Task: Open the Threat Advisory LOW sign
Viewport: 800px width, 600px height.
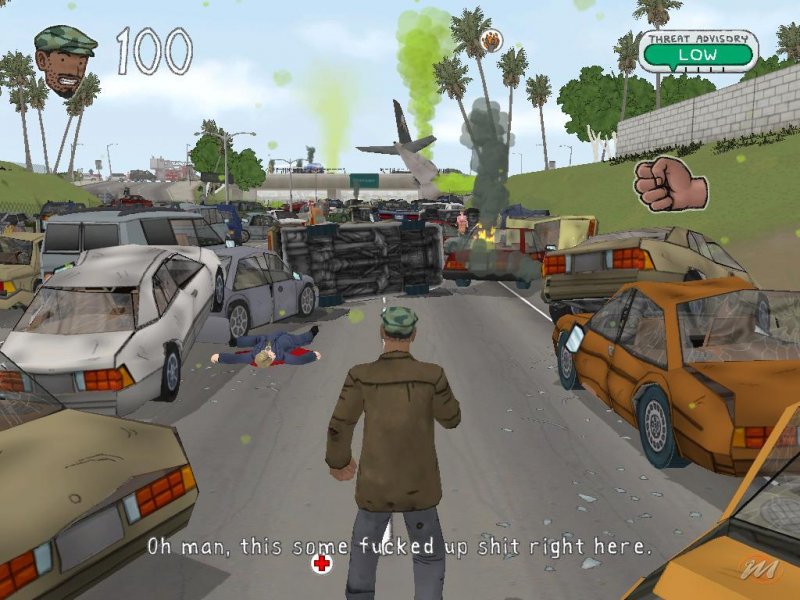Action: pyautogui.click(x=697, y=51)
